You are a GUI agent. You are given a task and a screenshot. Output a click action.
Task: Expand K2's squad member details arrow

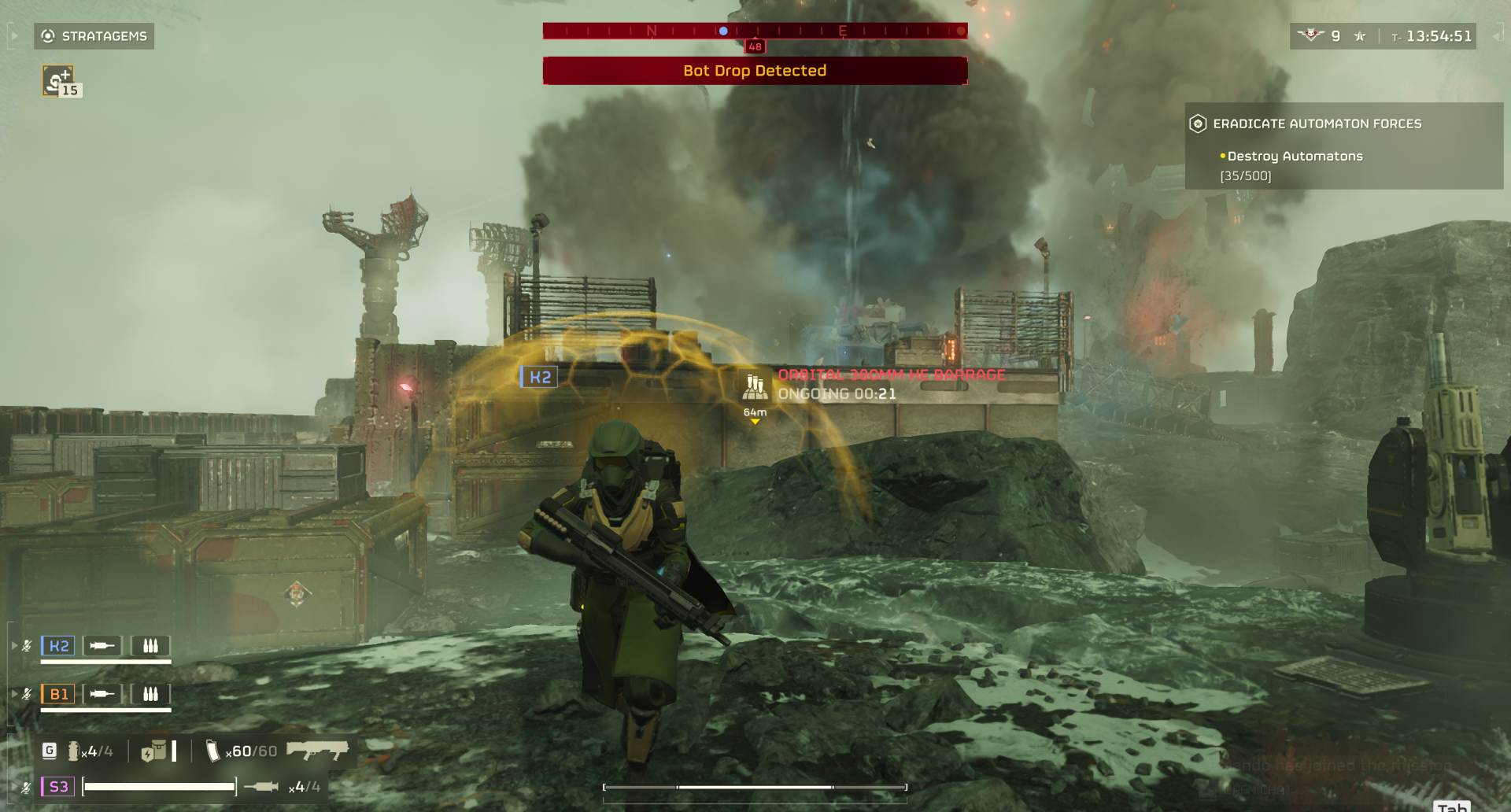point(13,645)
